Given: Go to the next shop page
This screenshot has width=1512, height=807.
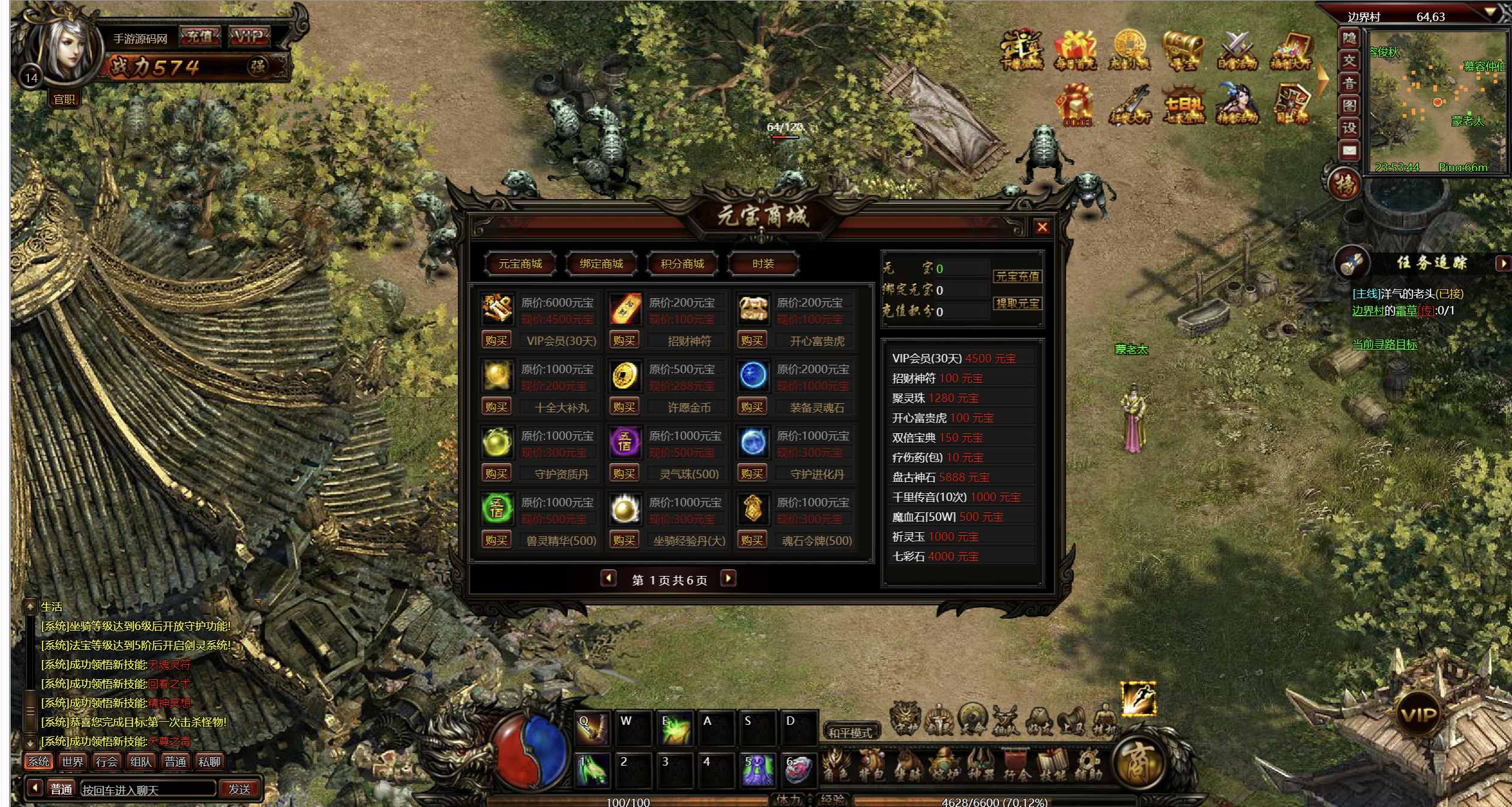Looking at the screenshot, I should 728,579.
